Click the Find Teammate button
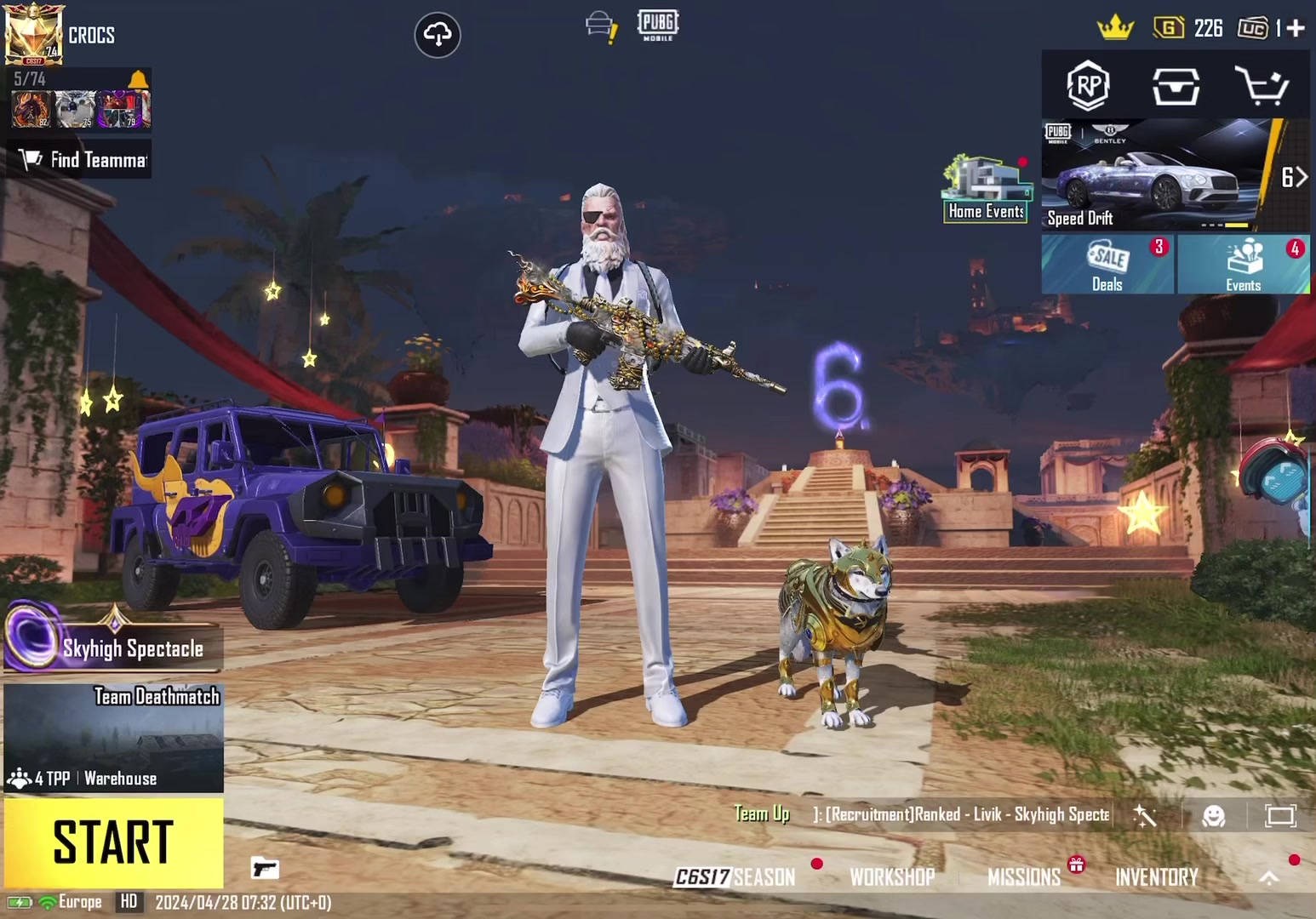The width and height of the screenshot is (1316, 919). pyautogui.click(x=83, y=160)
